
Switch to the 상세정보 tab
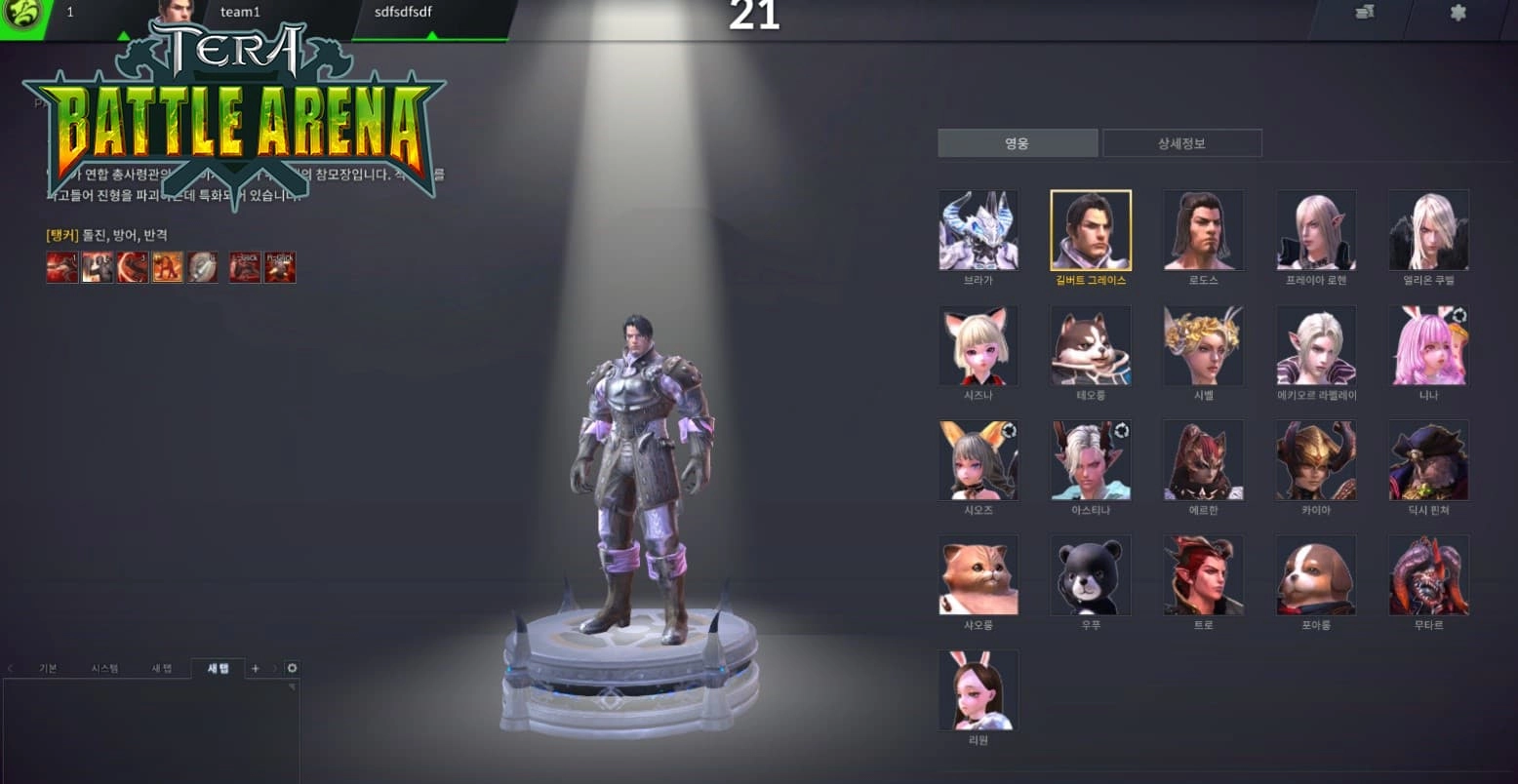[1181, 142]
